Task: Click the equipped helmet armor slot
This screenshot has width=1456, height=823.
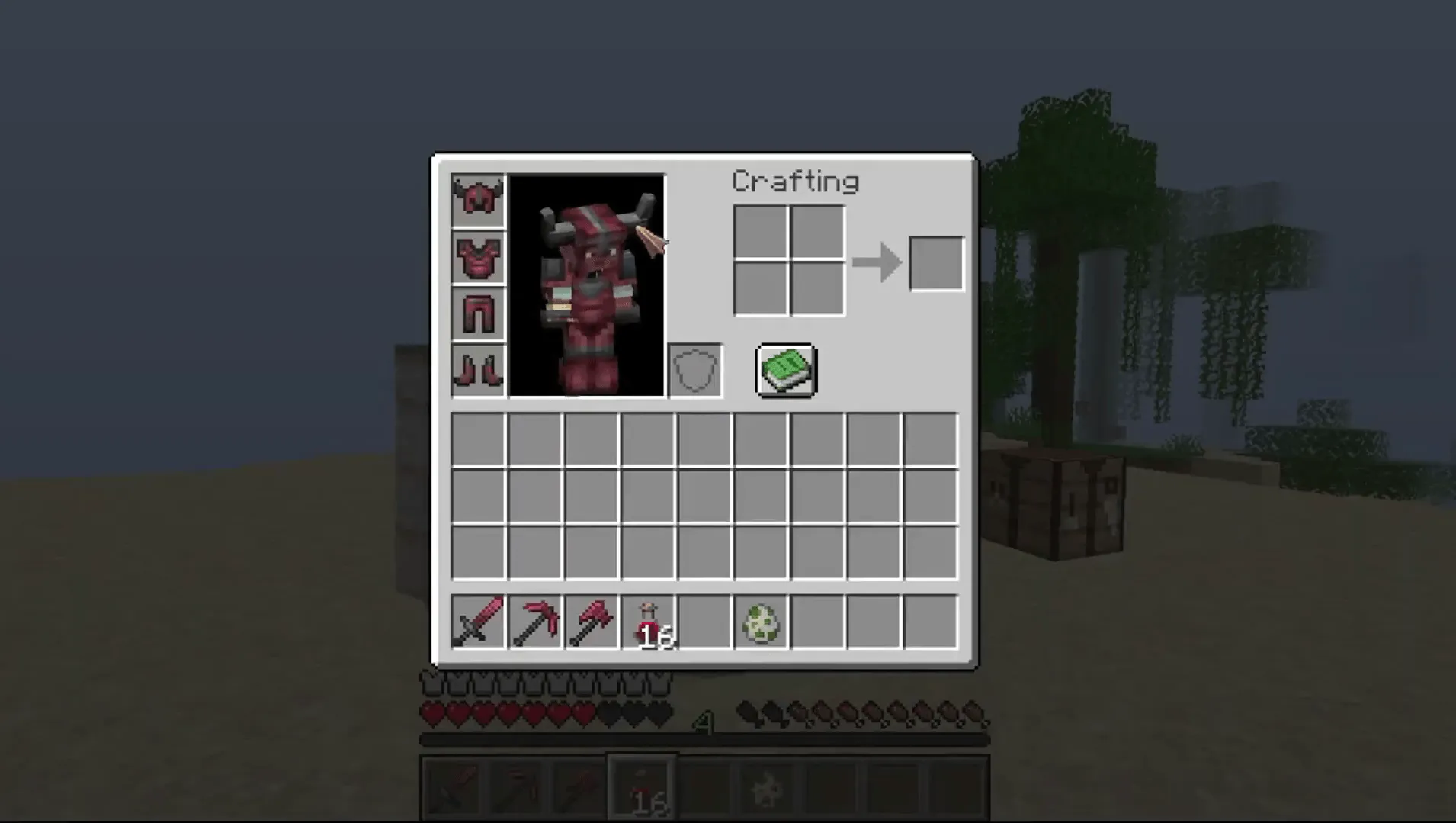Action: [x=477, y=198]
